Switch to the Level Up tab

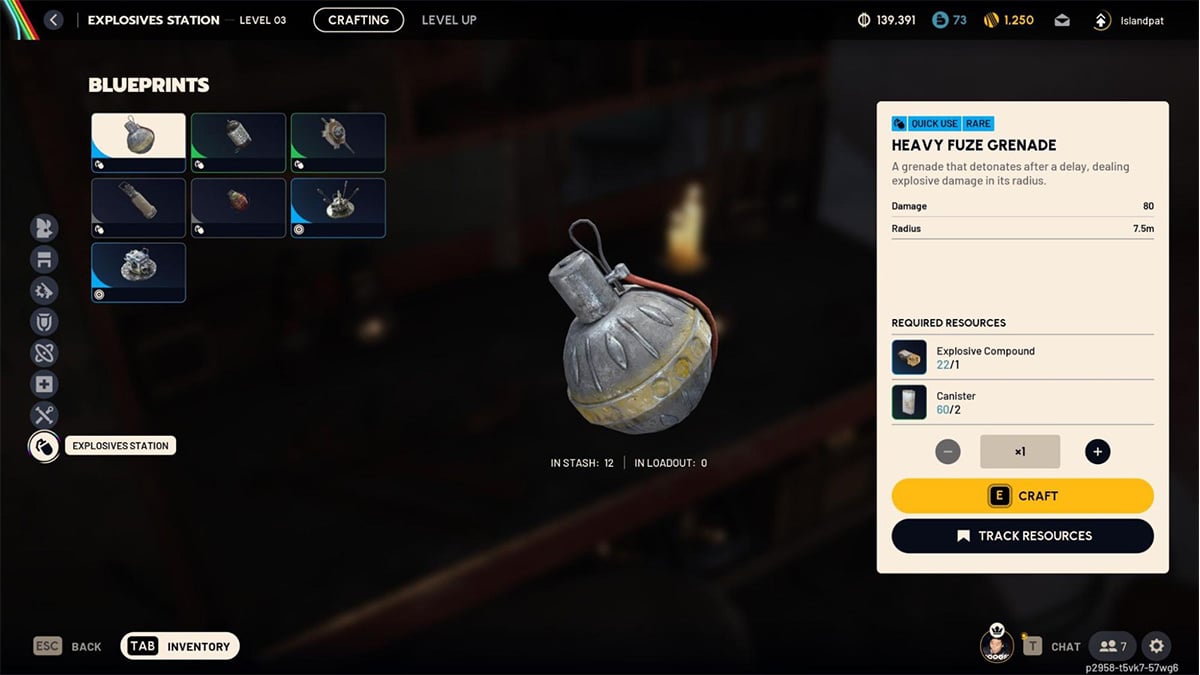tap(449, 20)
